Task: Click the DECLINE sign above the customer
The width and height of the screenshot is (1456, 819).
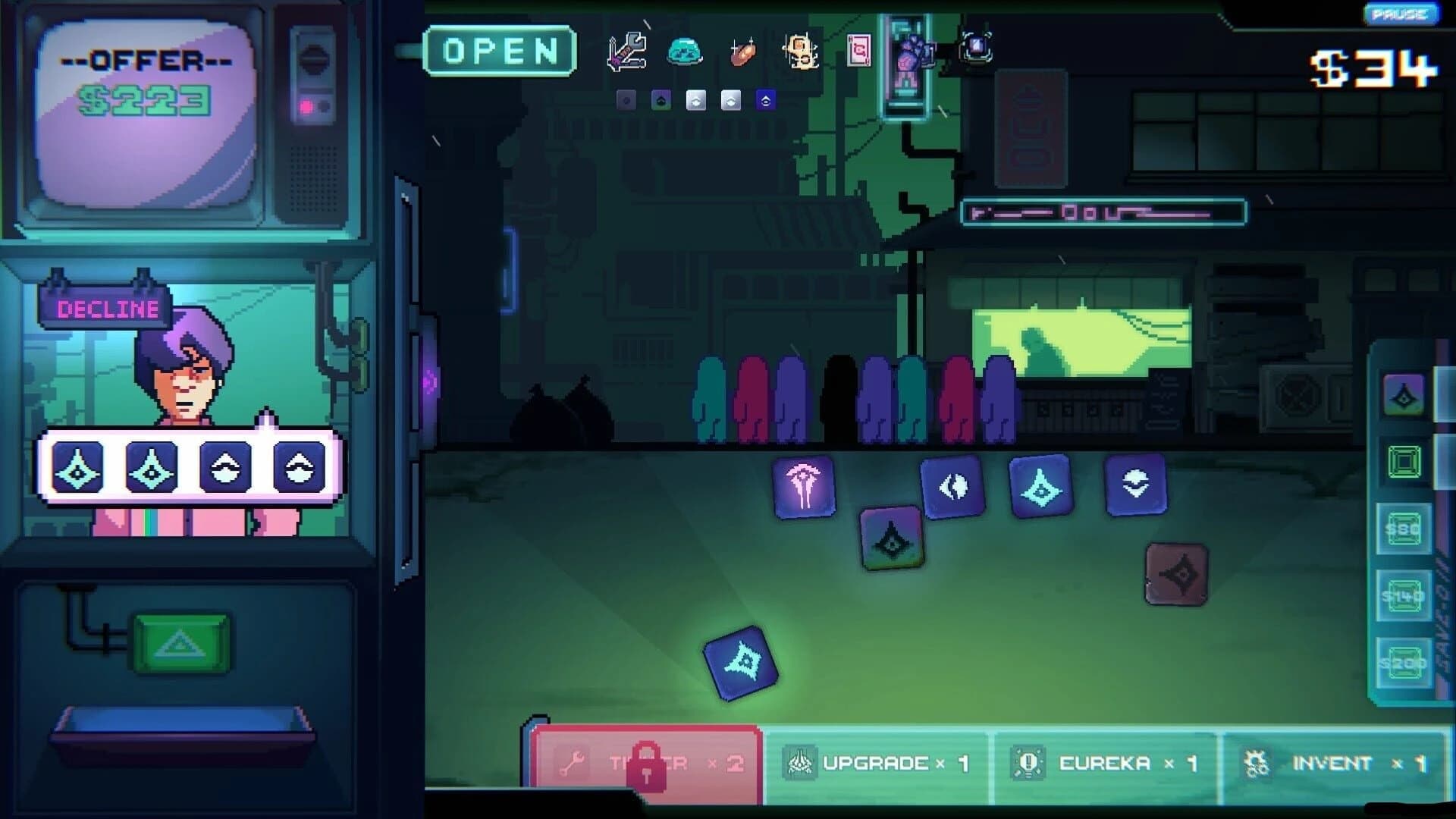Action: pyautogui.click(x=107, y=308)
